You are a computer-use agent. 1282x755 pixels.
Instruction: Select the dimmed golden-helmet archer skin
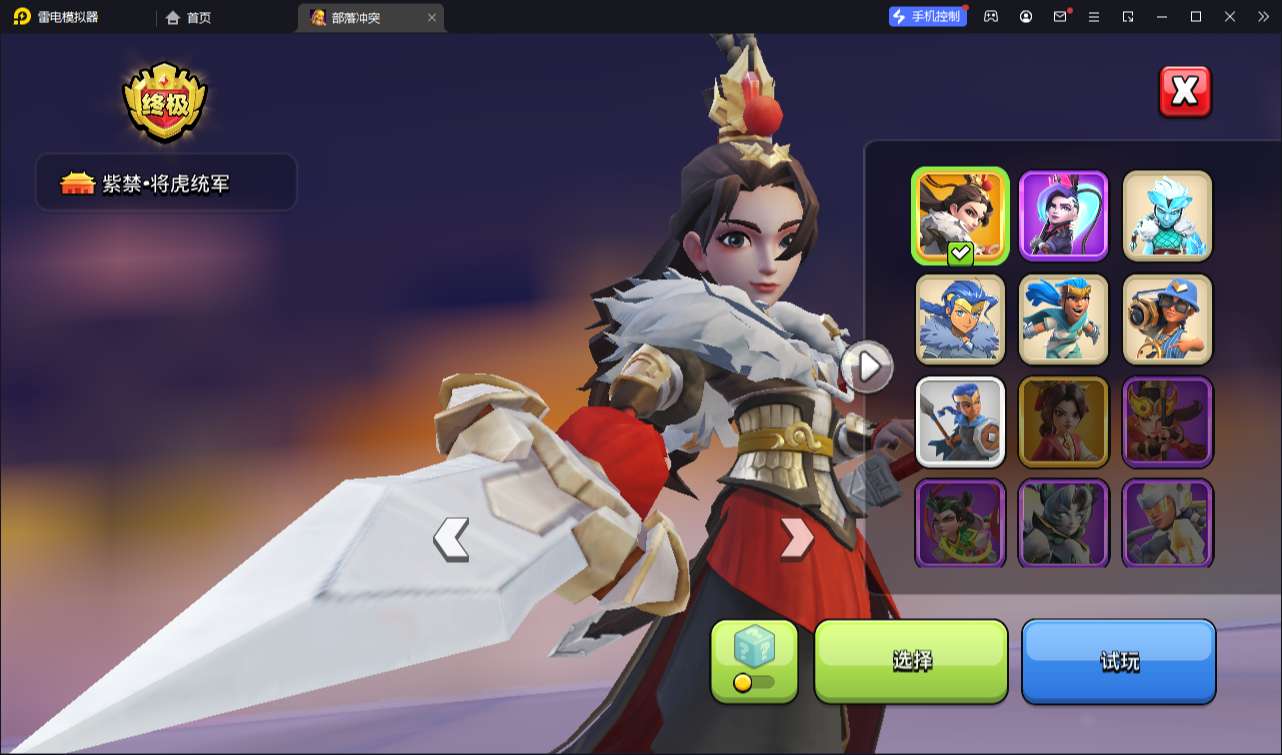pyautogui.click(x=1167, y=422)
